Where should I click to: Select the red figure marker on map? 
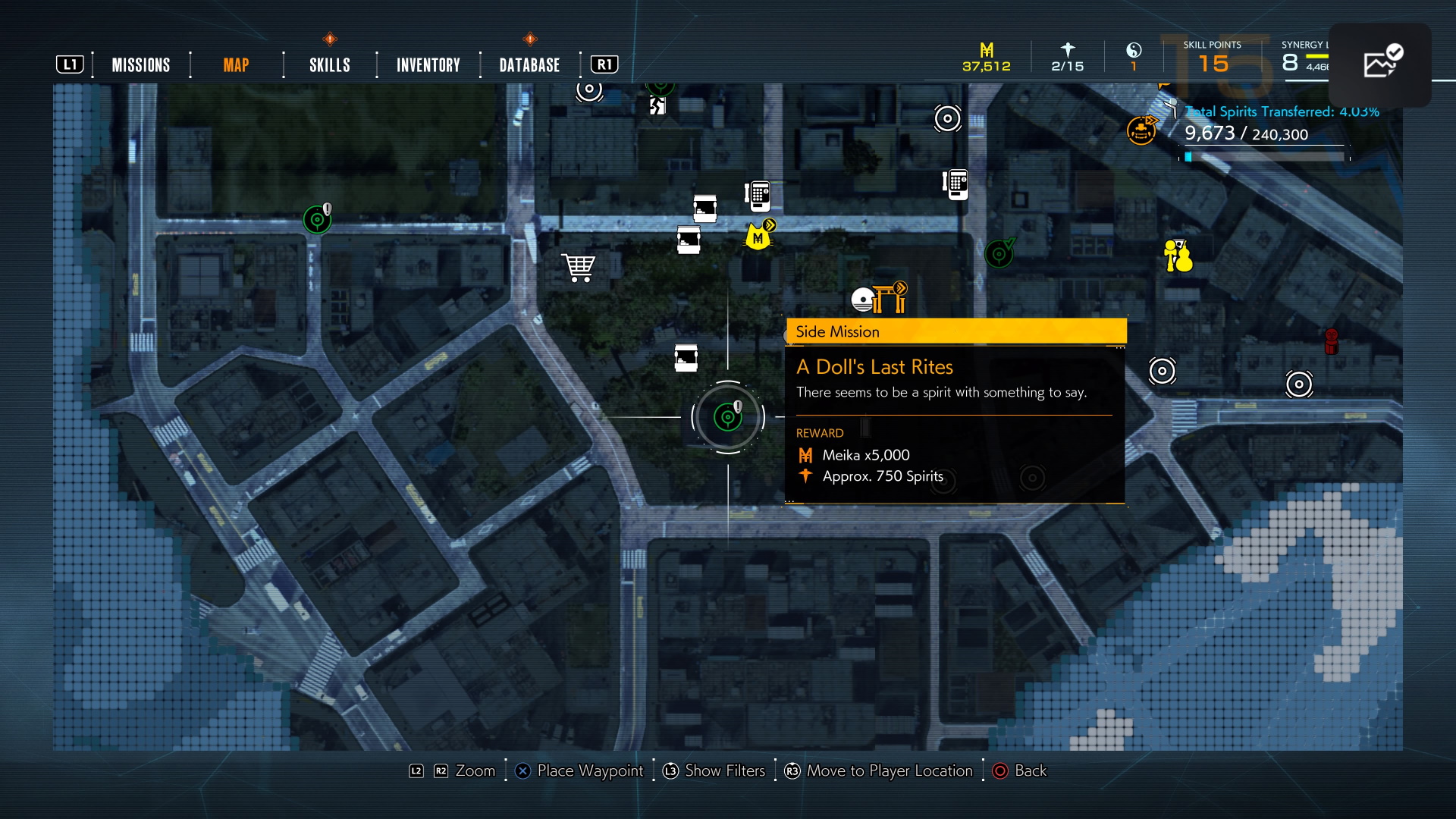tap(1331, 341)
